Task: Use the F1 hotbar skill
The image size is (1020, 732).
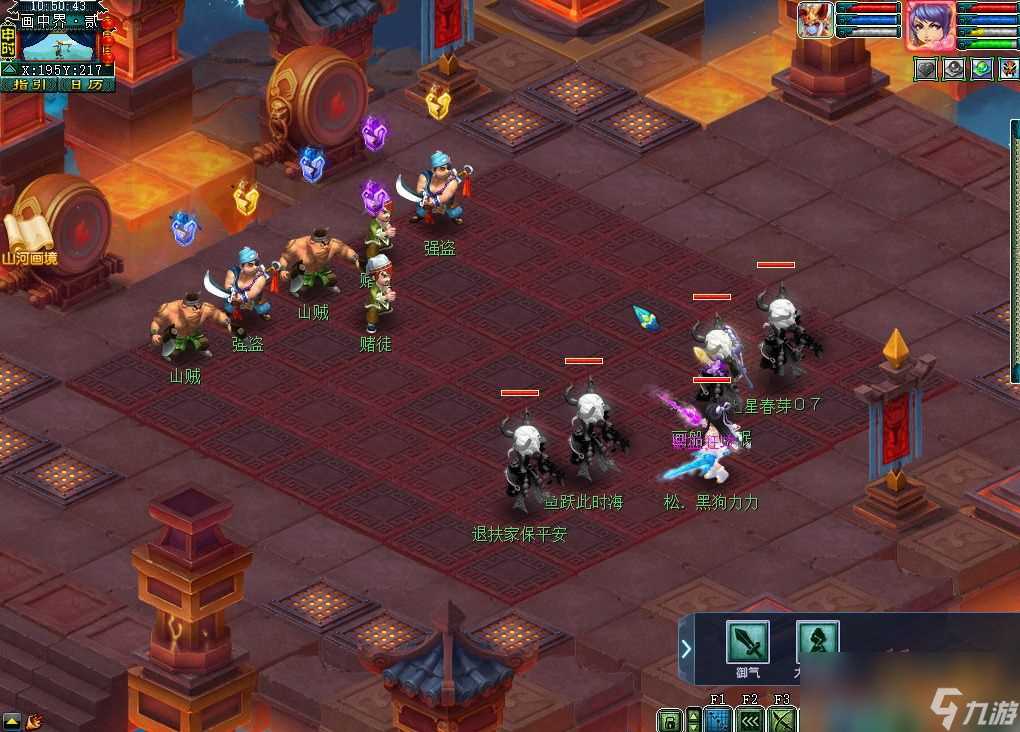Action: (717, 720)
